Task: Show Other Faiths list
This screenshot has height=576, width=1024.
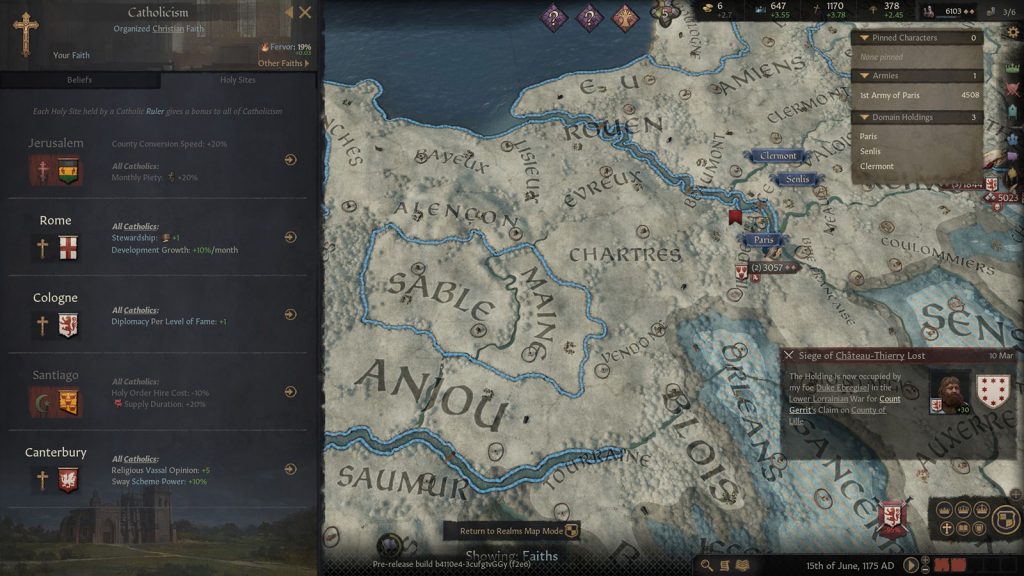Action: coord(284,63)
